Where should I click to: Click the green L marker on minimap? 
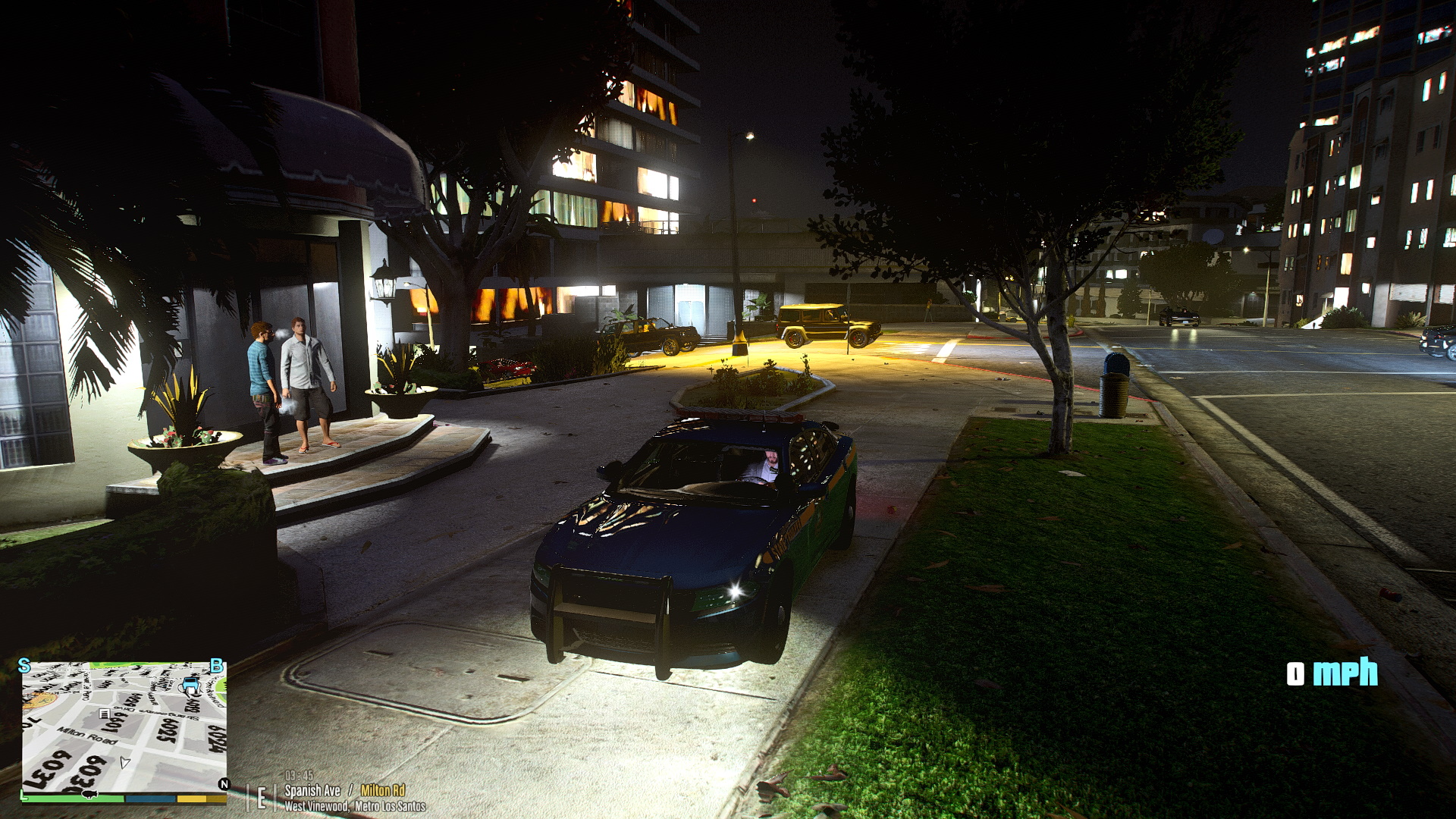[x=24, y=795]
